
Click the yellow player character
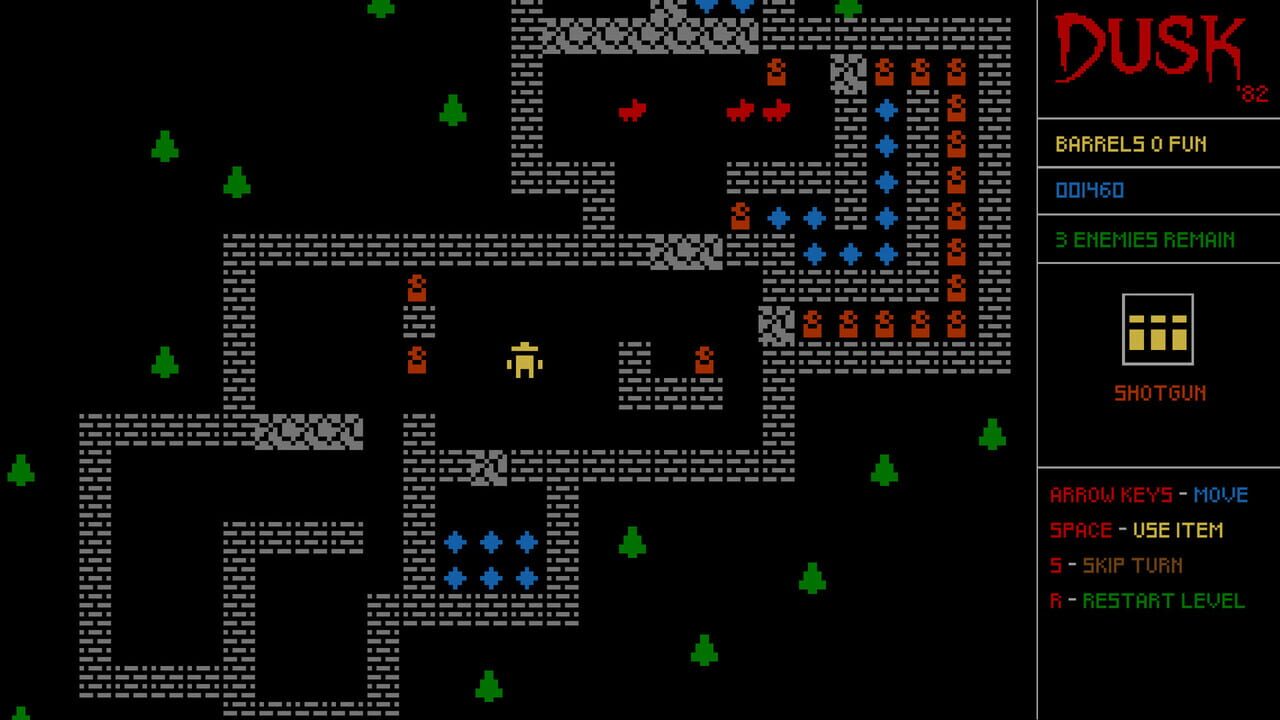coord(524,362)
